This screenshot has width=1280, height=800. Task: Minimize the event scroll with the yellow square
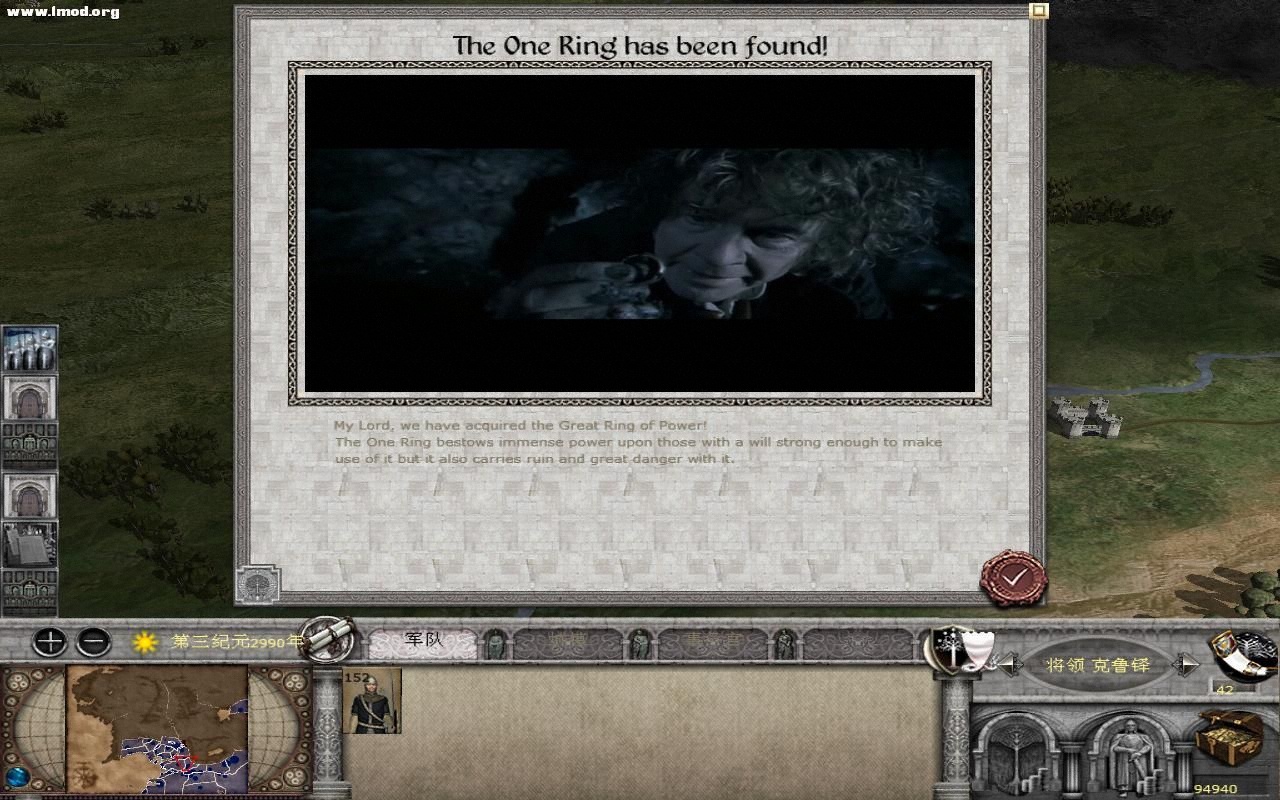tap(1038, 11)
